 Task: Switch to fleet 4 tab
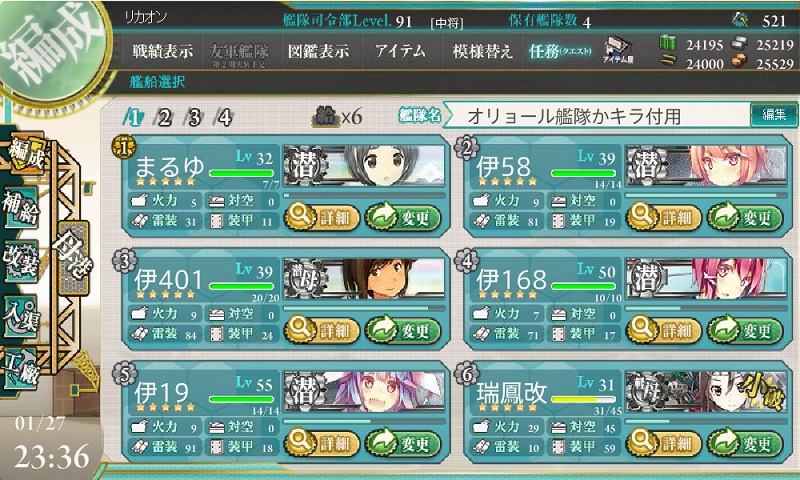(226, 117)
